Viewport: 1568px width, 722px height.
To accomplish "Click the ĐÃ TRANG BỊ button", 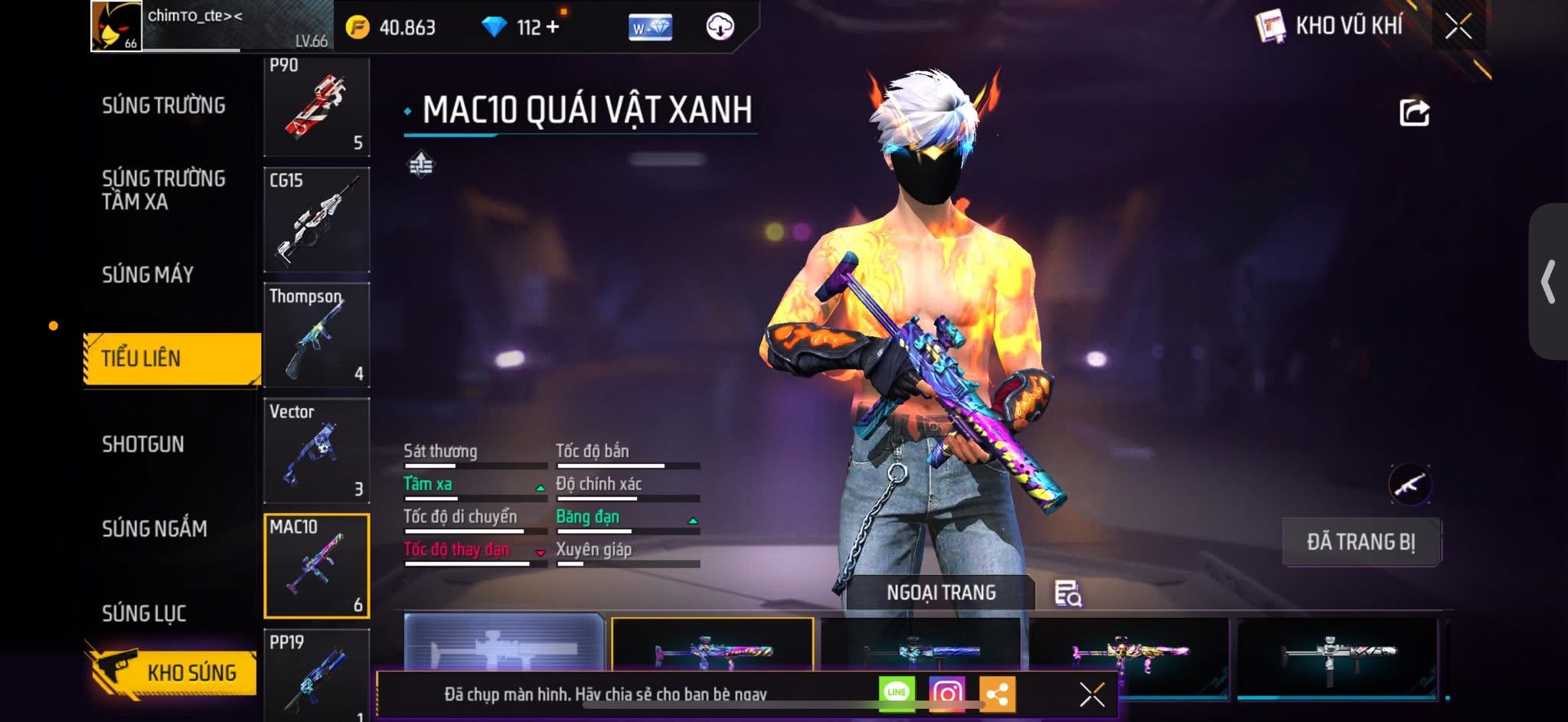I will 1361,542.
